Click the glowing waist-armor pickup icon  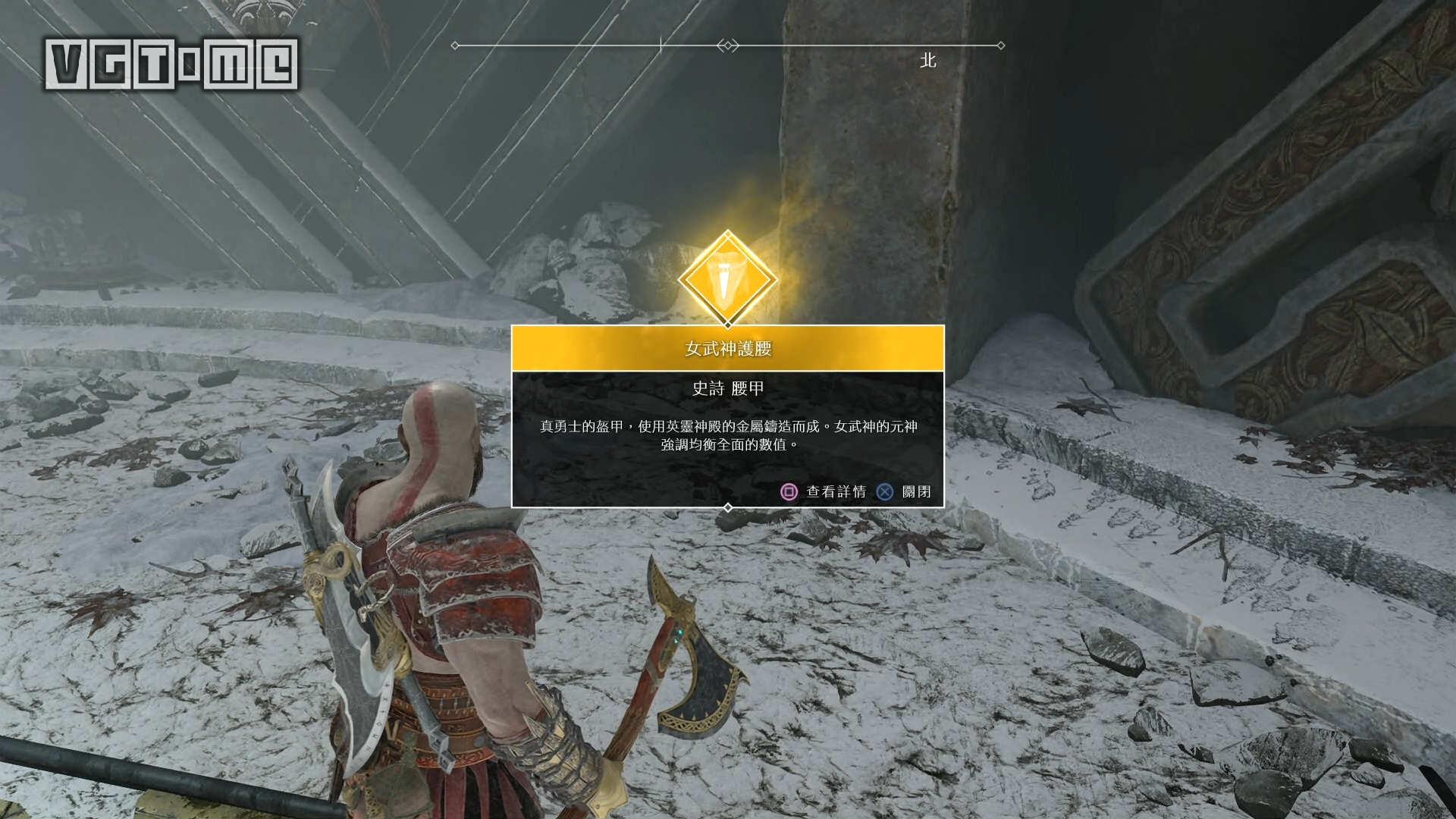(728, 281)
